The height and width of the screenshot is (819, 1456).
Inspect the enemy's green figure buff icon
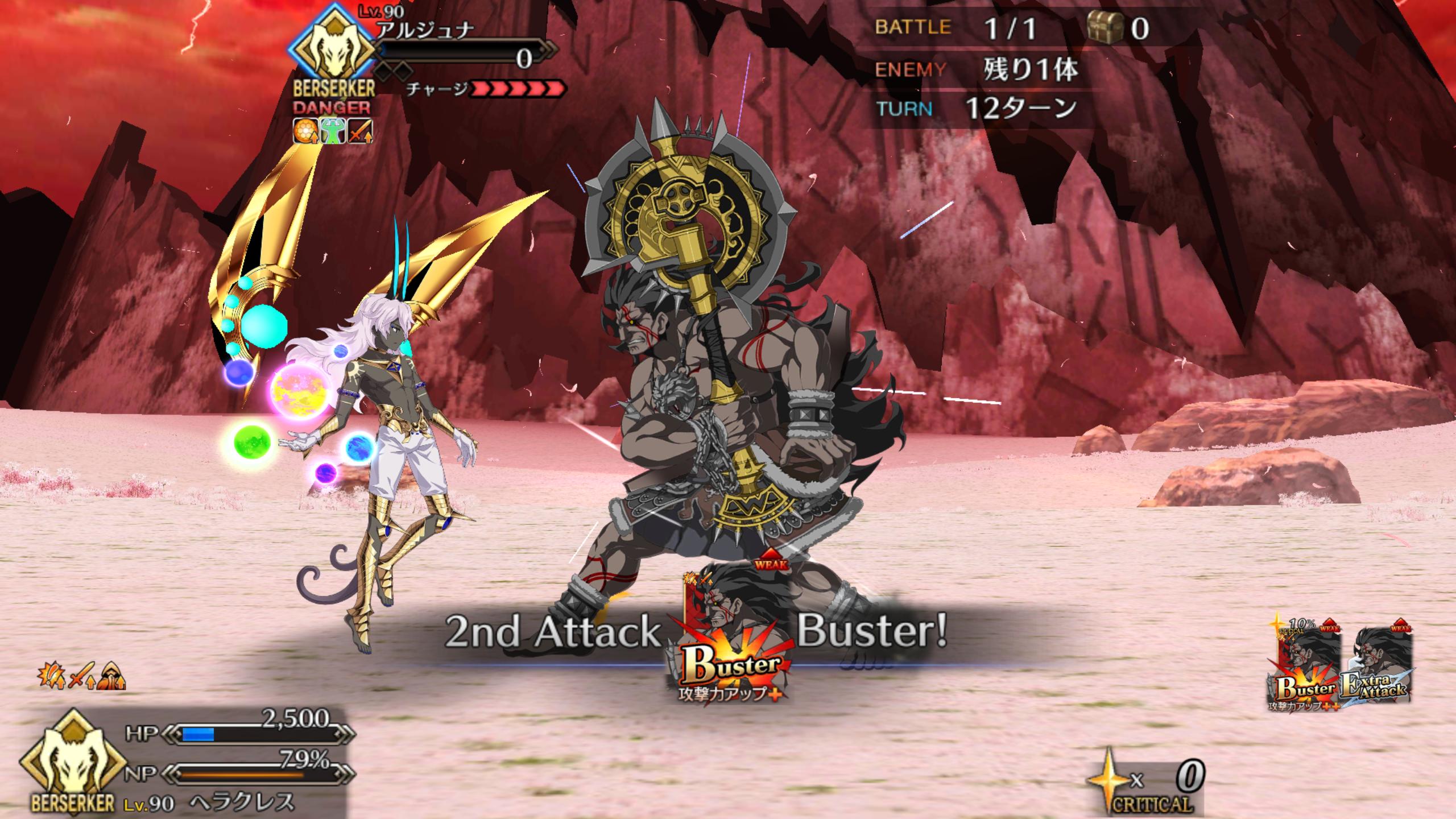333,131
